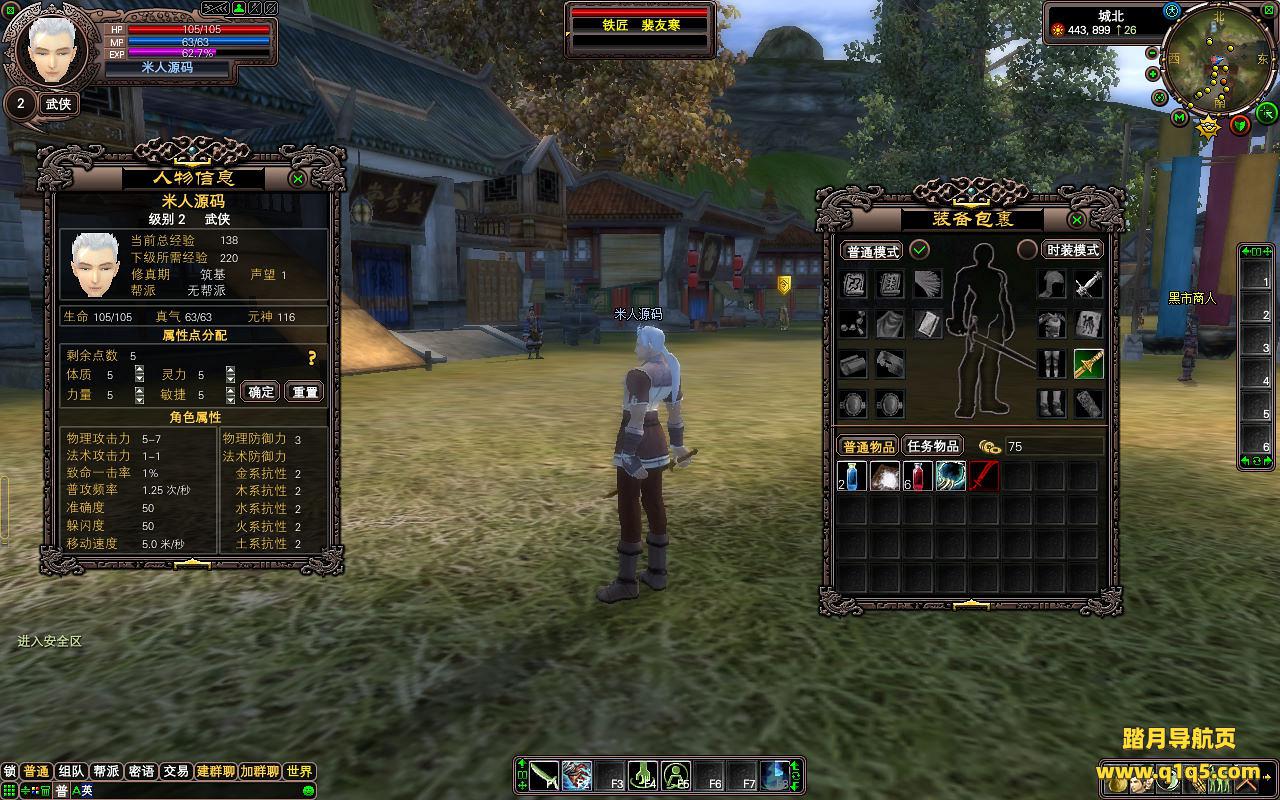This screenshot has height=800, width=1280.
Task: Zoom out the minimap with the minus button
Action: pos(1153,52)
